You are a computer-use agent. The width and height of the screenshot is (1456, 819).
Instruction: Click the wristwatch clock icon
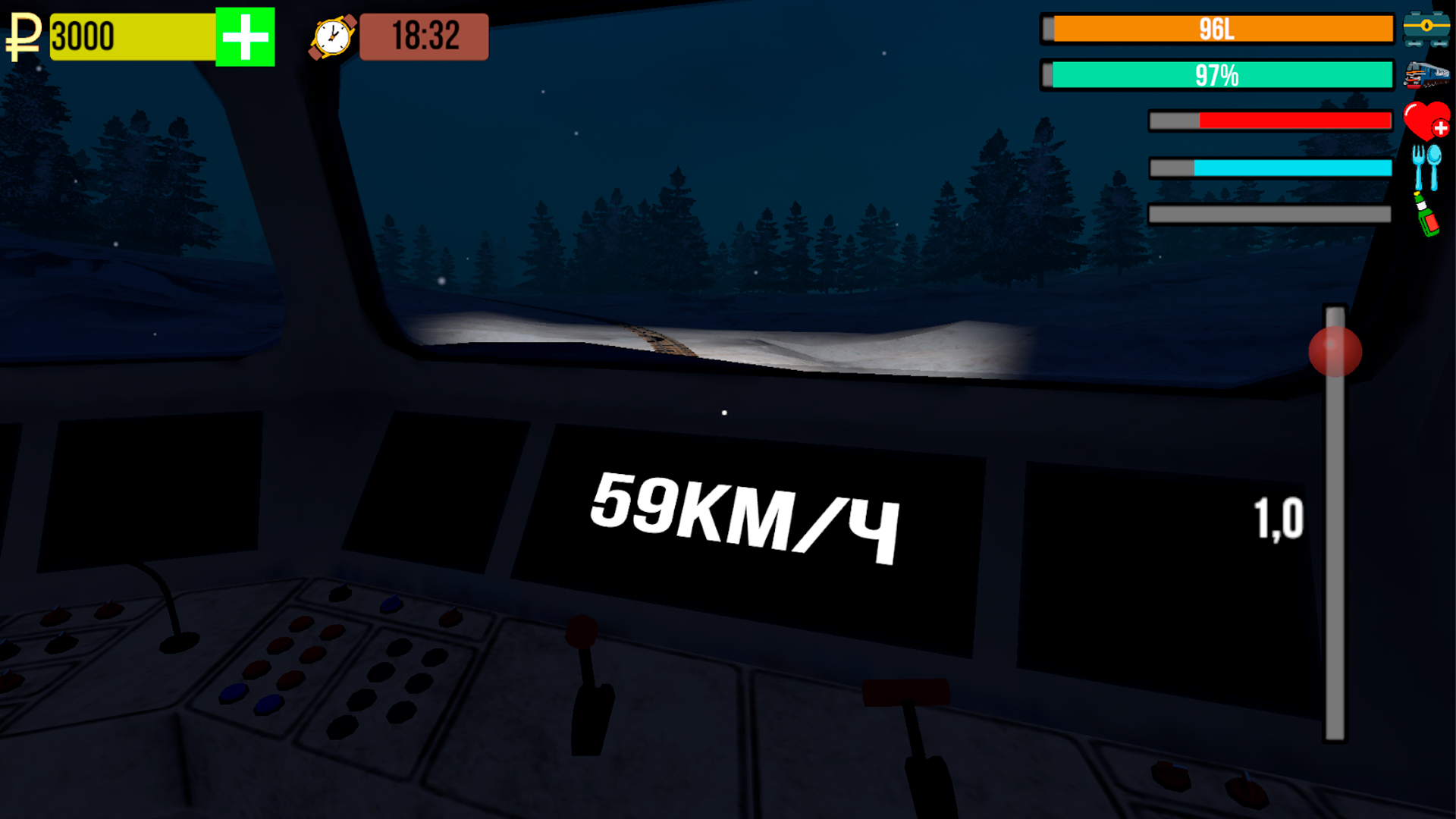(331, 38)
